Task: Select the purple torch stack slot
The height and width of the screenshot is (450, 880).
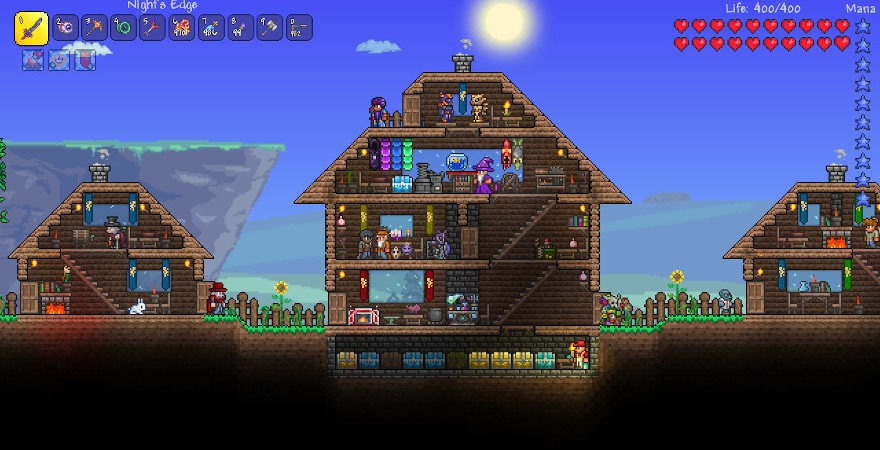Action: tap(241, 28)
